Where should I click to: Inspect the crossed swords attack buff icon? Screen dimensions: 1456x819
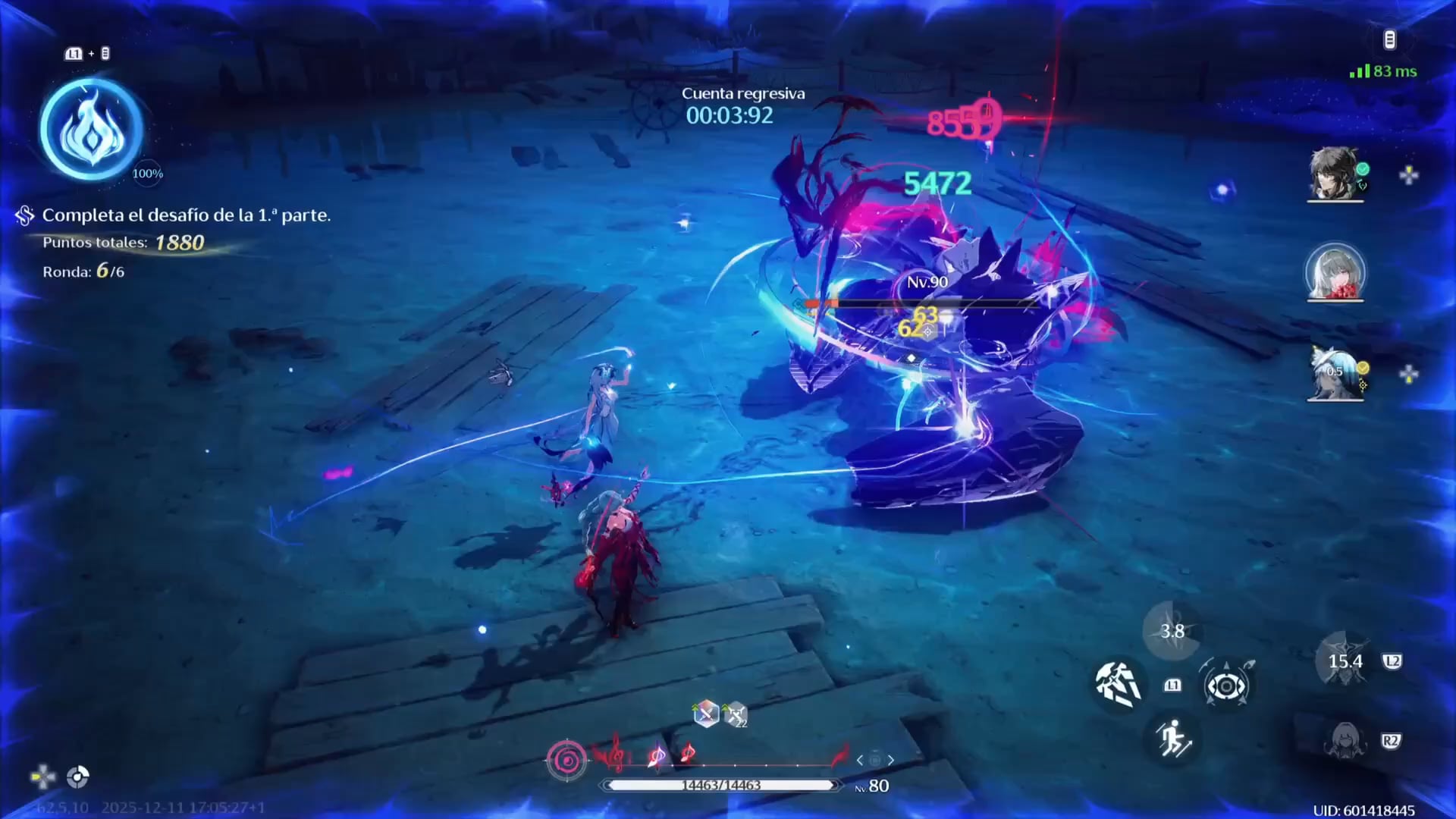pyautogui.click(x=705, y=714)
